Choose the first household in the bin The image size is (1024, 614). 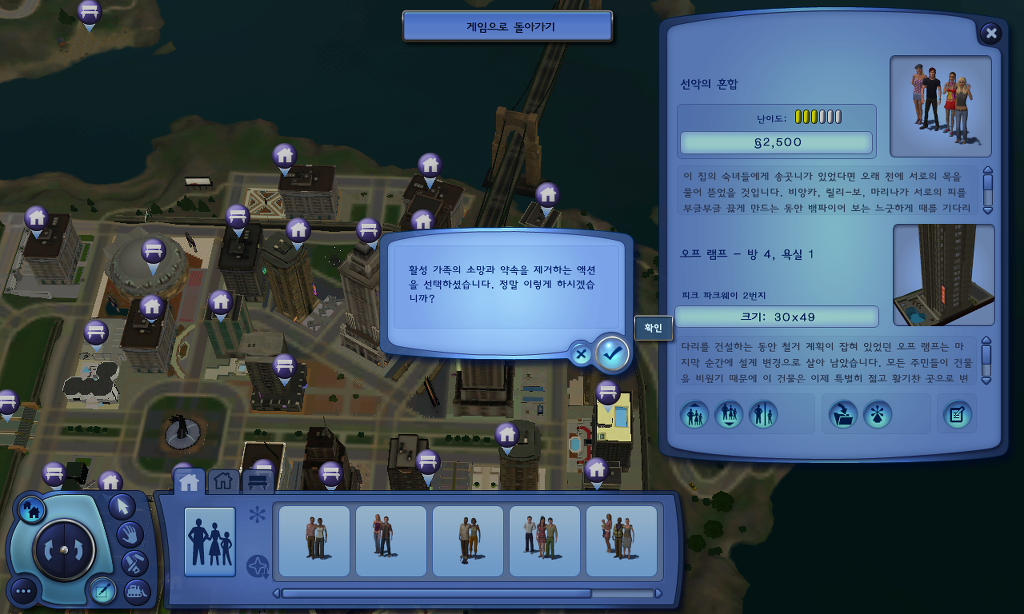click(314, 541)
